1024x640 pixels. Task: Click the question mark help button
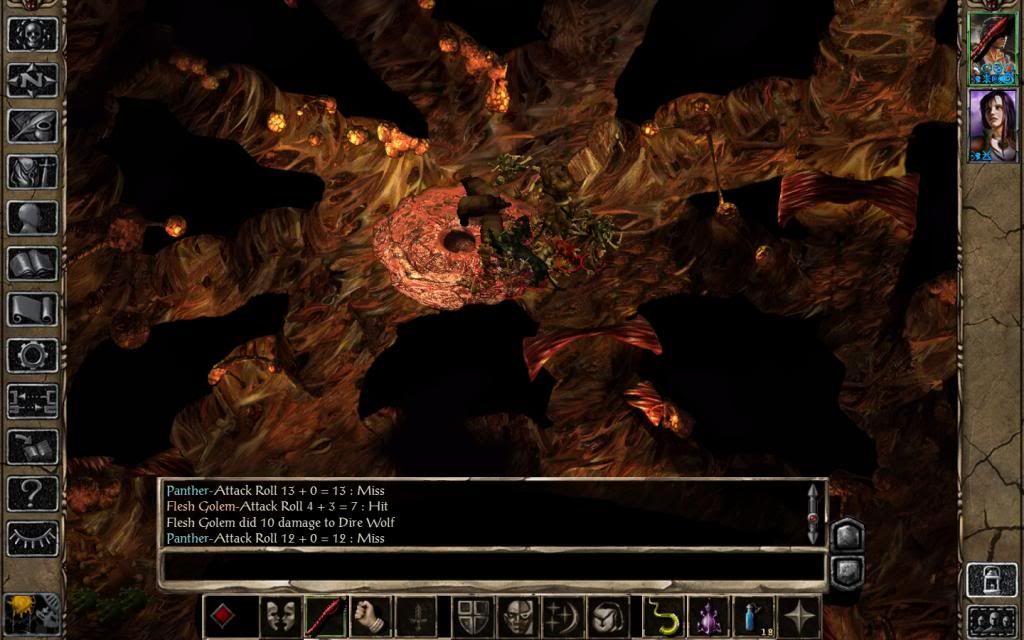[x=32, y=493]
